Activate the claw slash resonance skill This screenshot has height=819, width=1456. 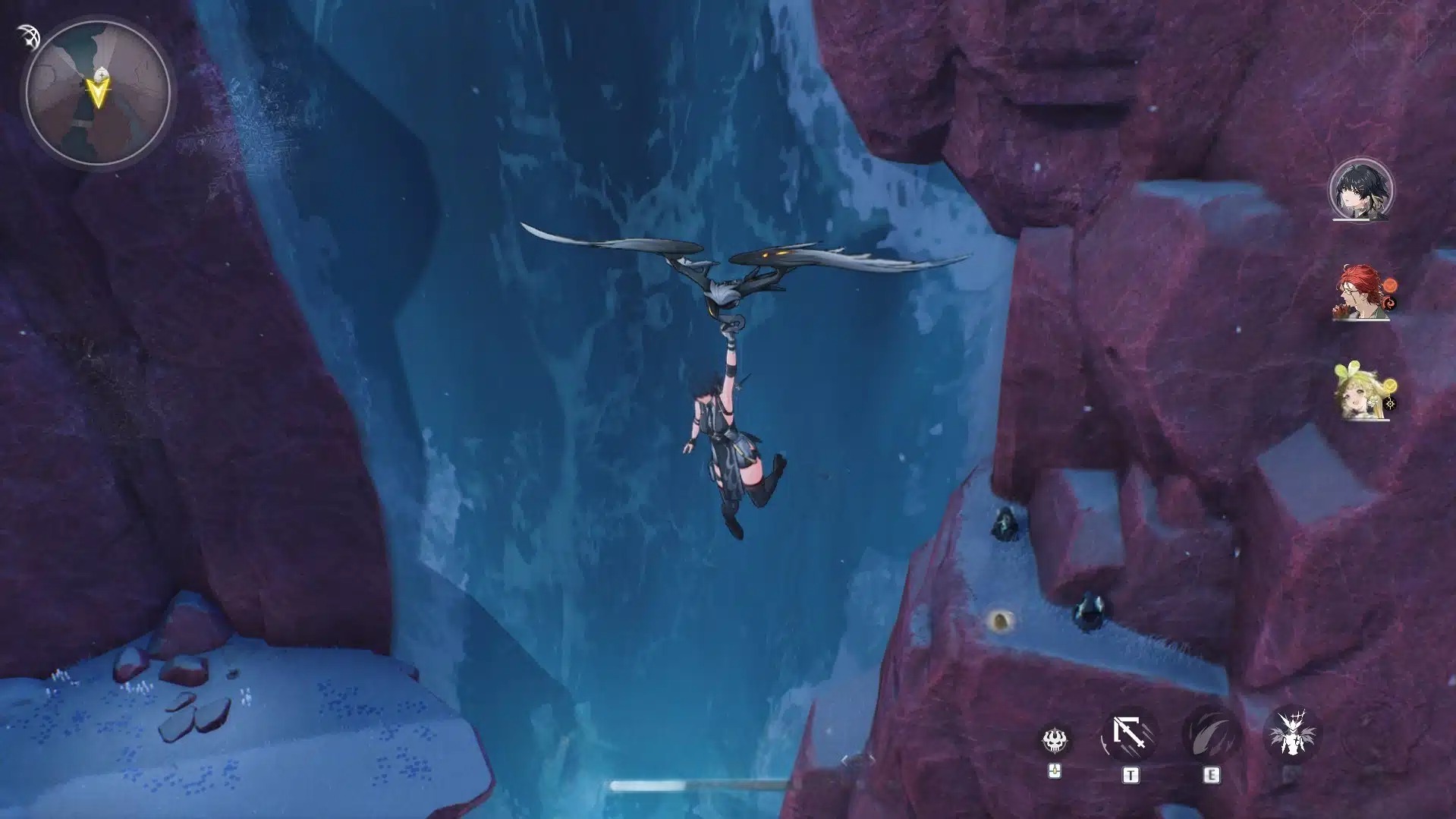click(1211, 736)
